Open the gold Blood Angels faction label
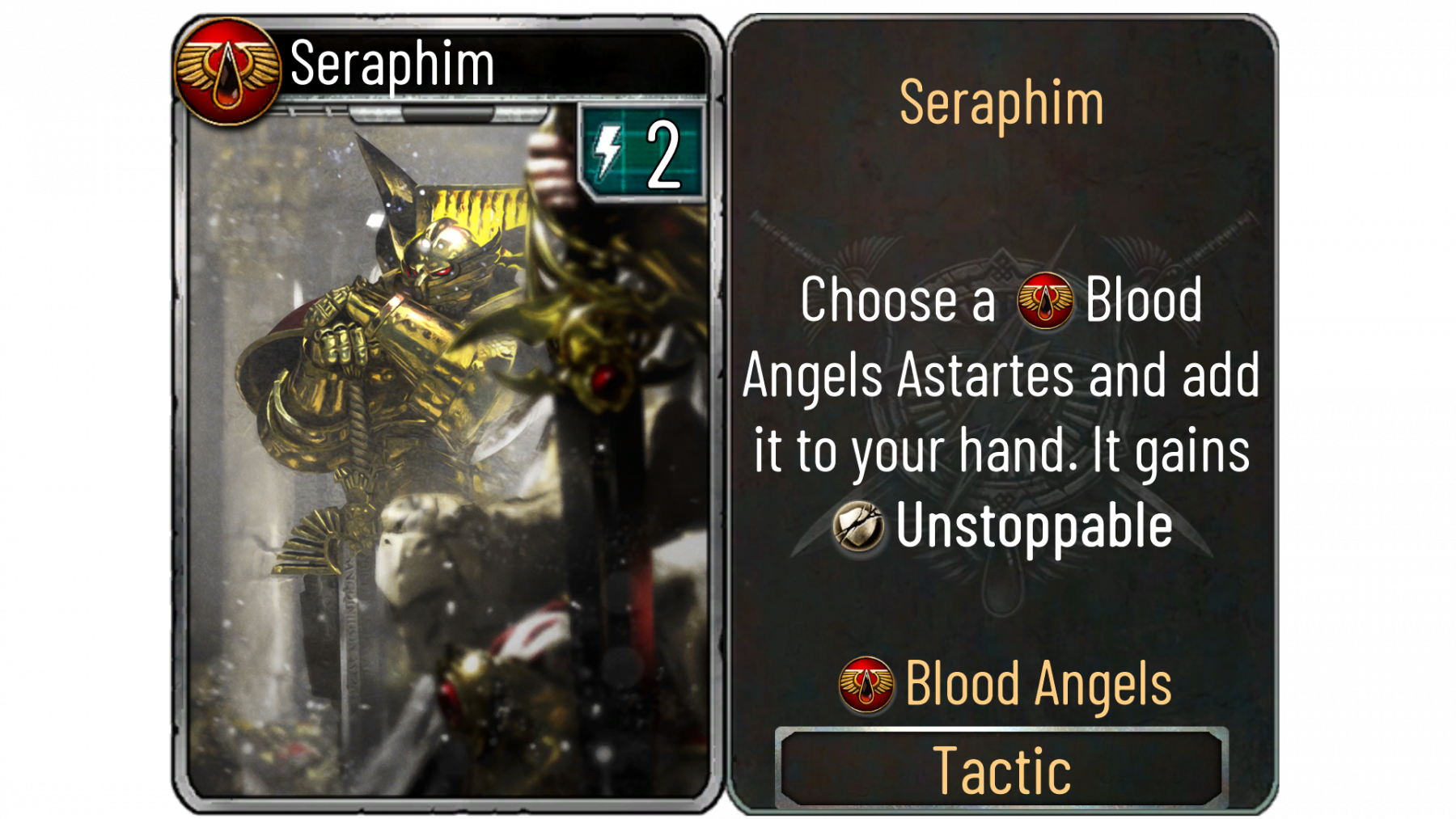The width and height of the screenshot is (1456, 819). coord(1038,684)
